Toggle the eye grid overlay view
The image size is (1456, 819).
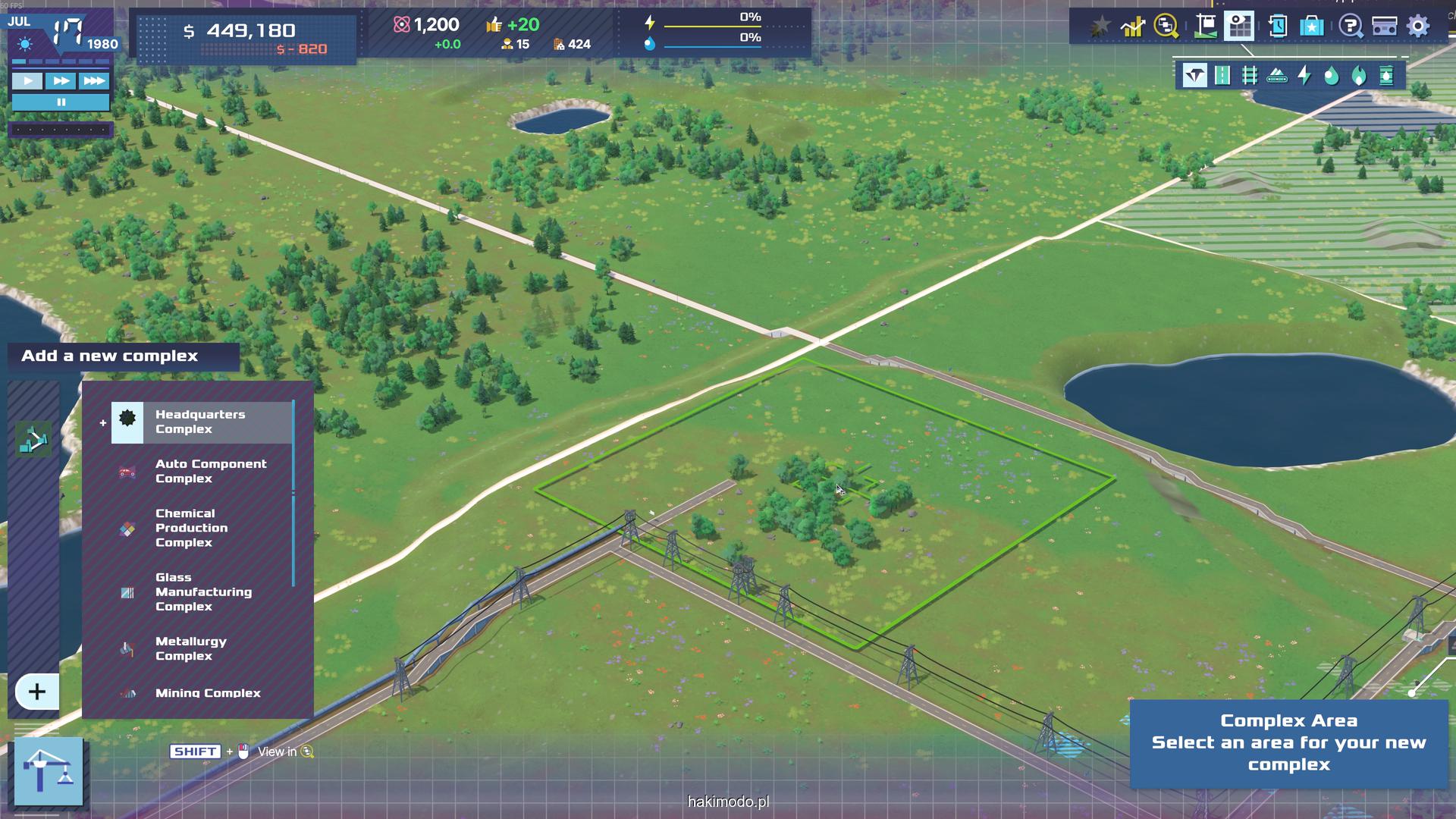coord(1239,27)
